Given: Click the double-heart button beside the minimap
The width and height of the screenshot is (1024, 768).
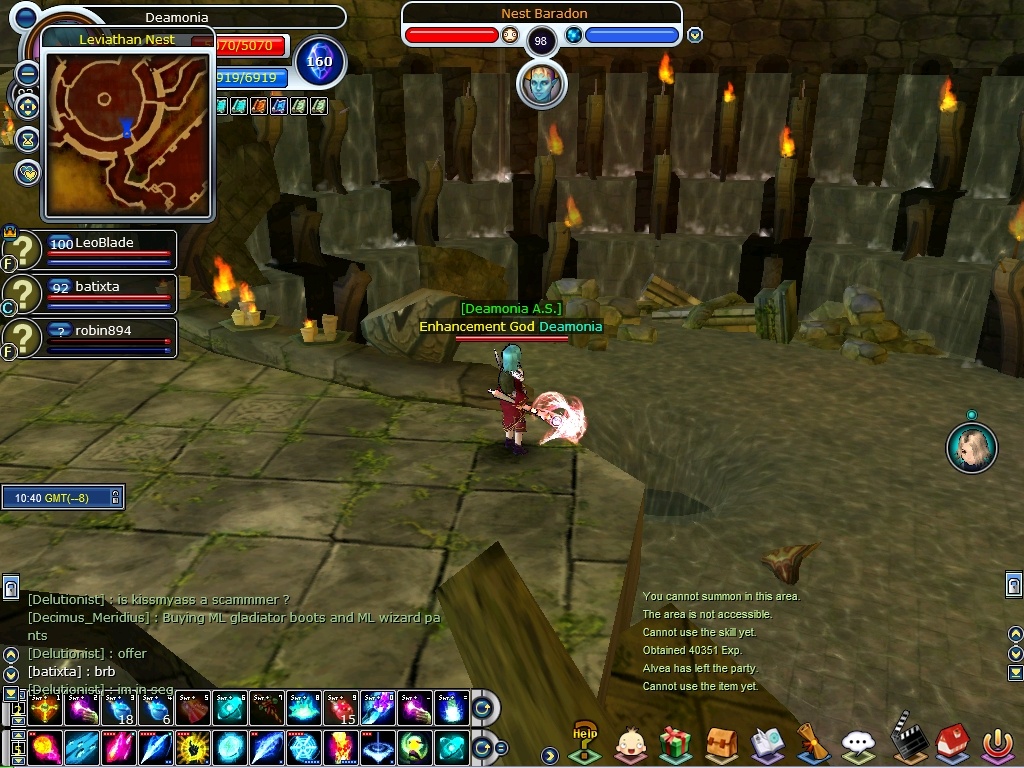Looking at the screenshot, I should point(27,172).
